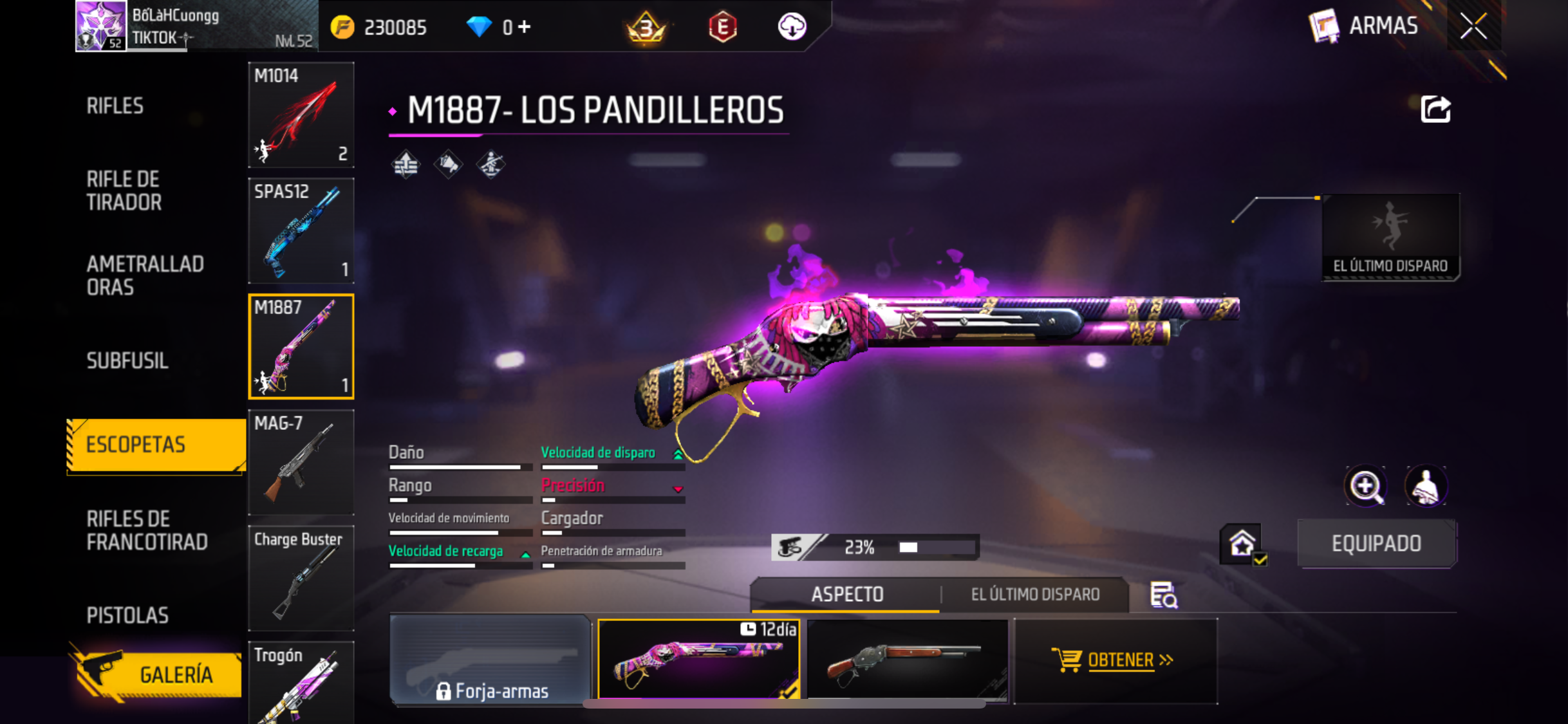Select the MAG-7 shotgun tile
The height and width of the screenshot is (724, 1568).
click(301, 462)
